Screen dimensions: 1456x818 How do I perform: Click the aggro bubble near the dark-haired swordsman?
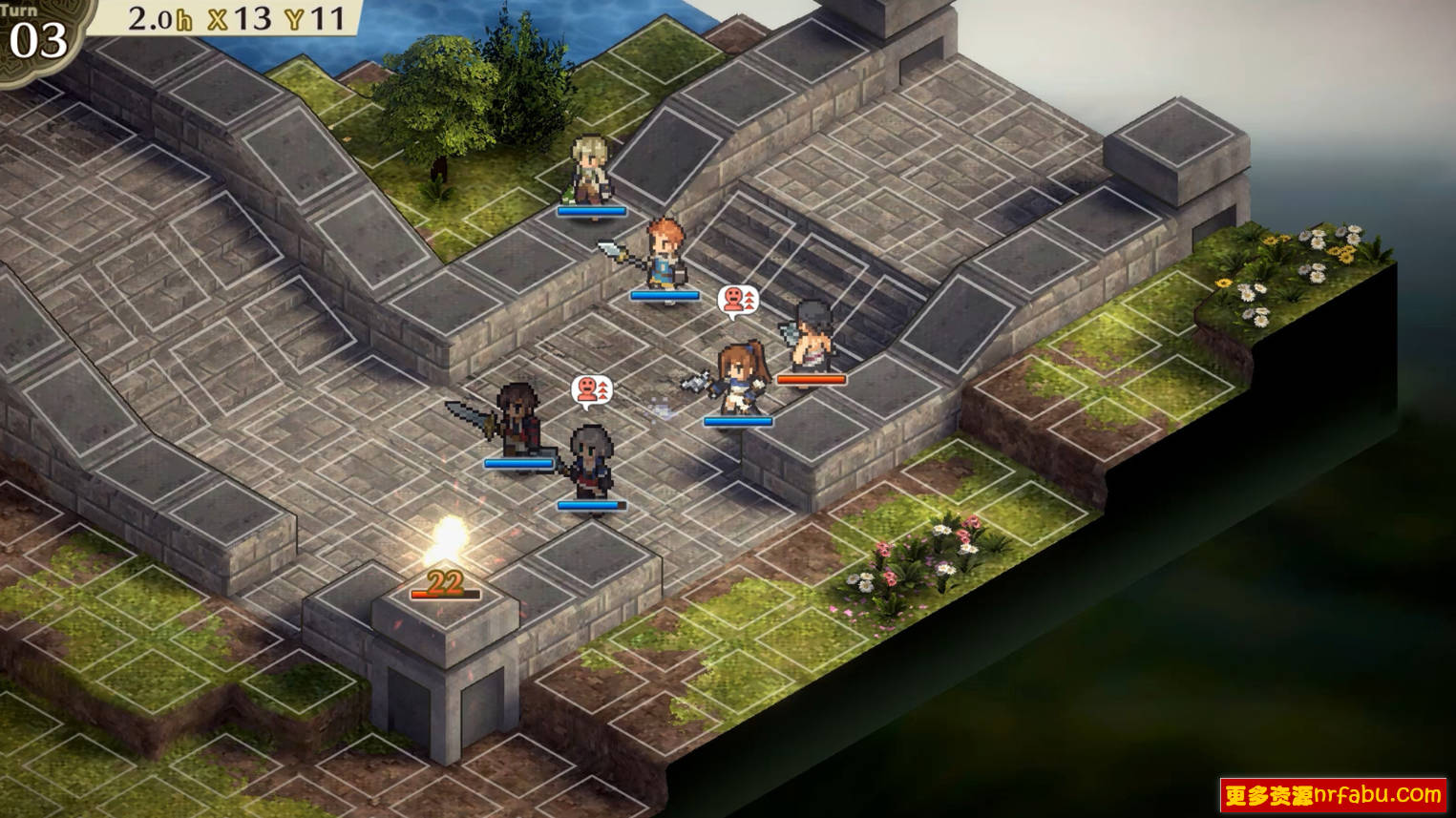[x=590, y=389]
